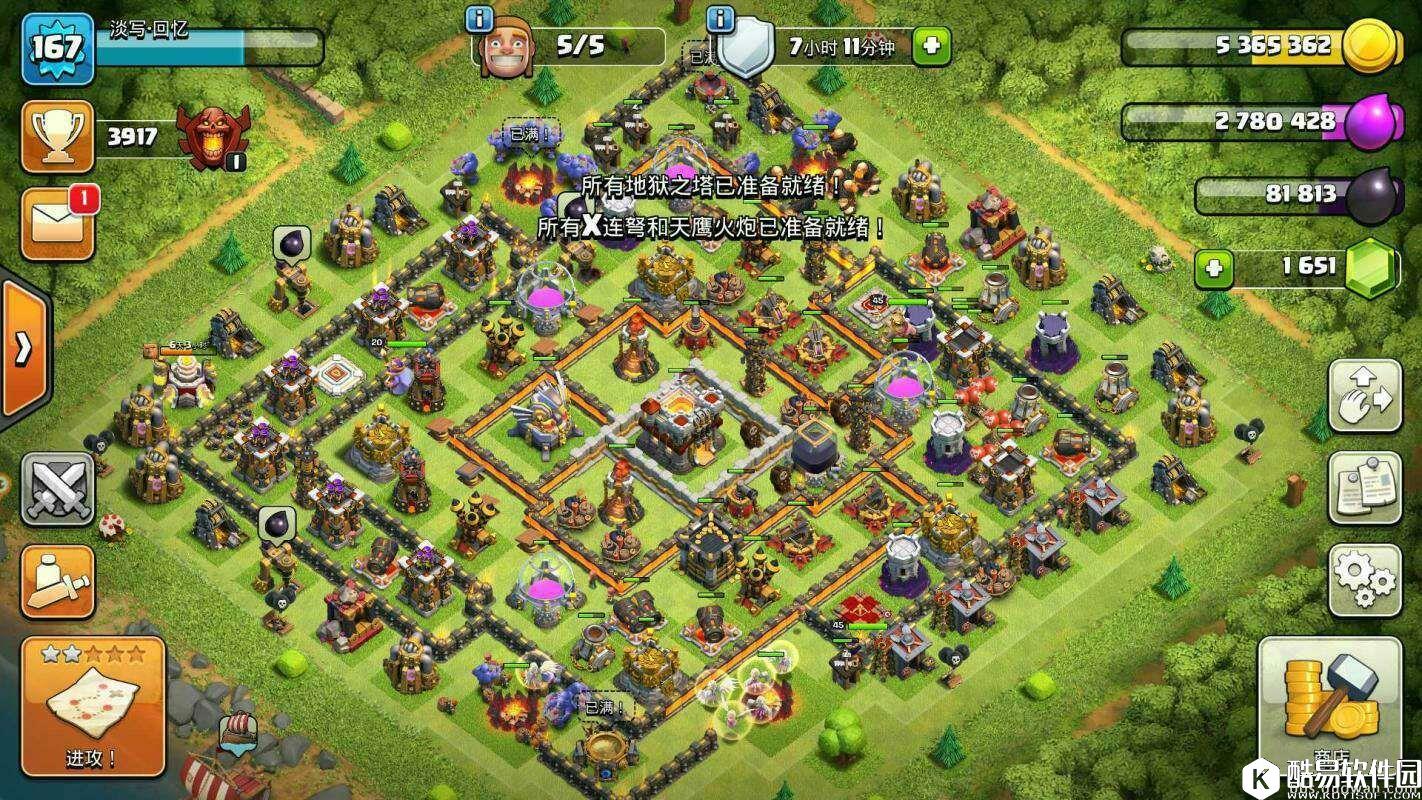Buy gems with the green plus

click(1214, 268)
